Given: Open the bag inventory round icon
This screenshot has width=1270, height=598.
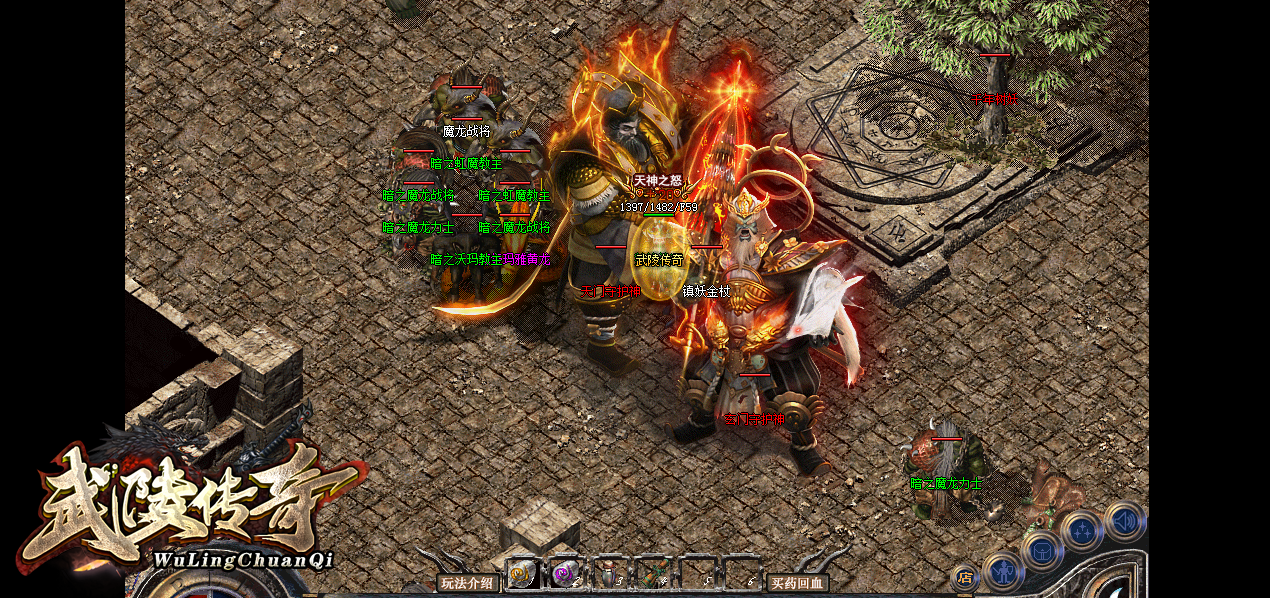Looking at the screenshot, I should click(1042, 550).
